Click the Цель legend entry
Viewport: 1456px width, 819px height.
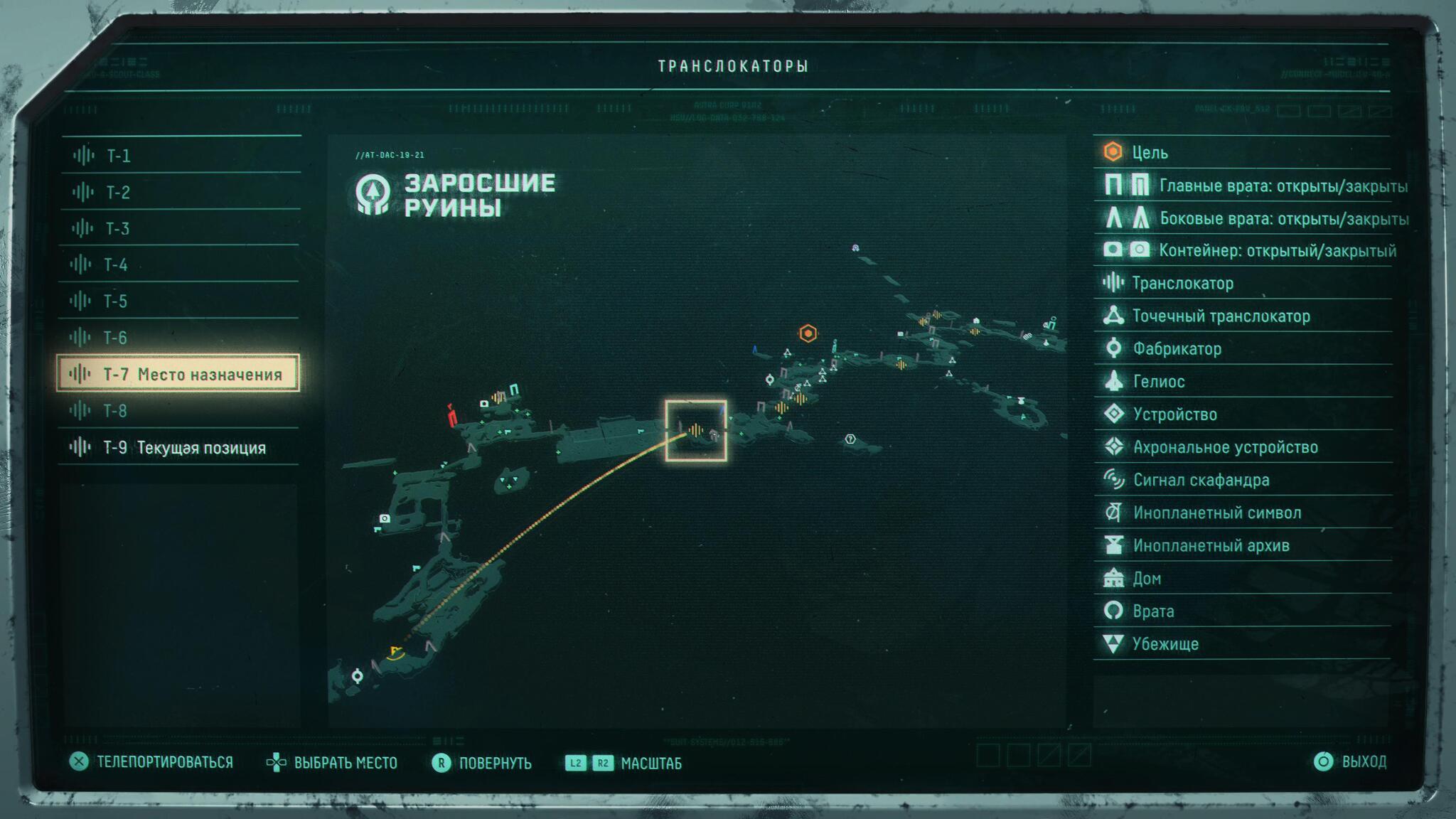tap(1150, 152)
